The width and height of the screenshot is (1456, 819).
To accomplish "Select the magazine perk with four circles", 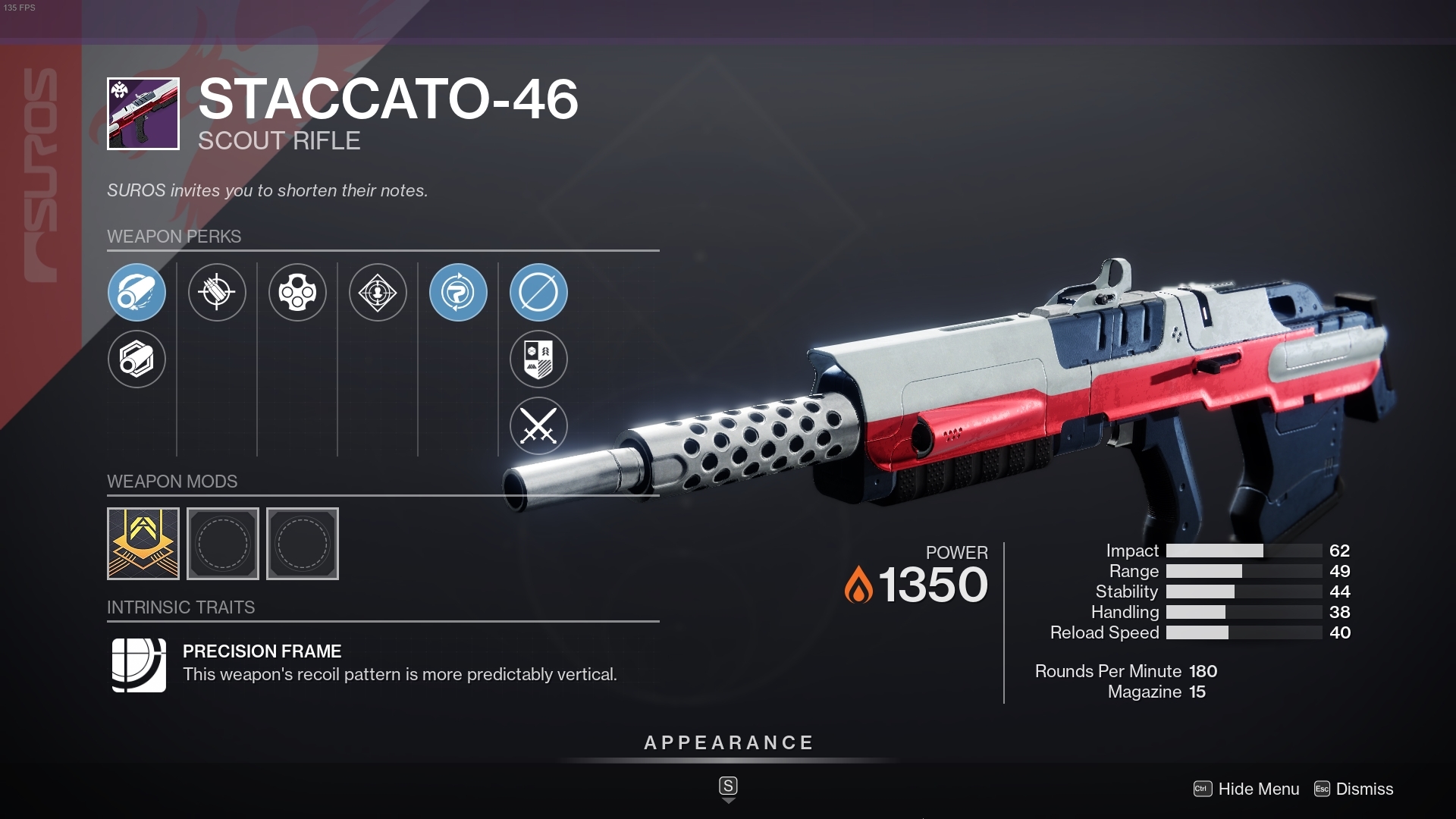I will point(298,293).
